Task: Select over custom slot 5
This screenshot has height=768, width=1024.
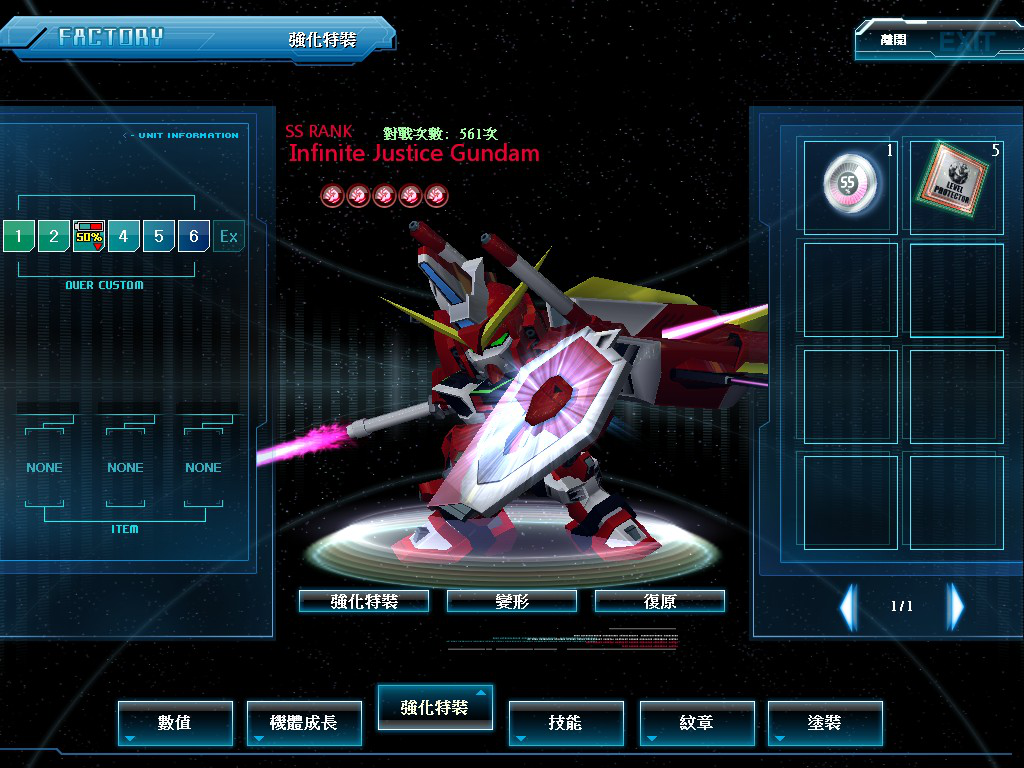Action: pos(159,237)
